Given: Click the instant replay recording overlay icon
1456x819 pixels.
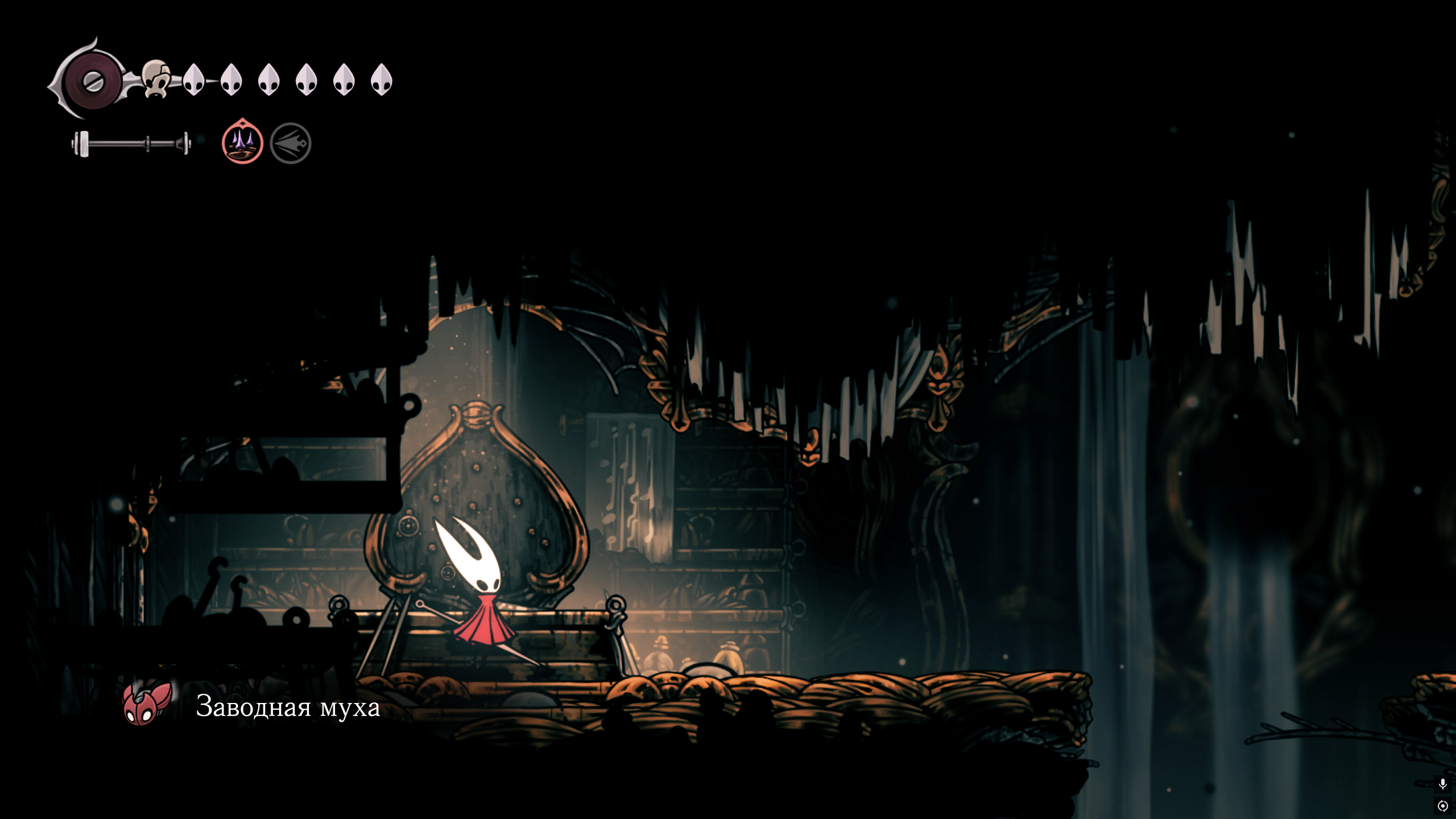Looking at the screenshot, I should [1442, 806].
